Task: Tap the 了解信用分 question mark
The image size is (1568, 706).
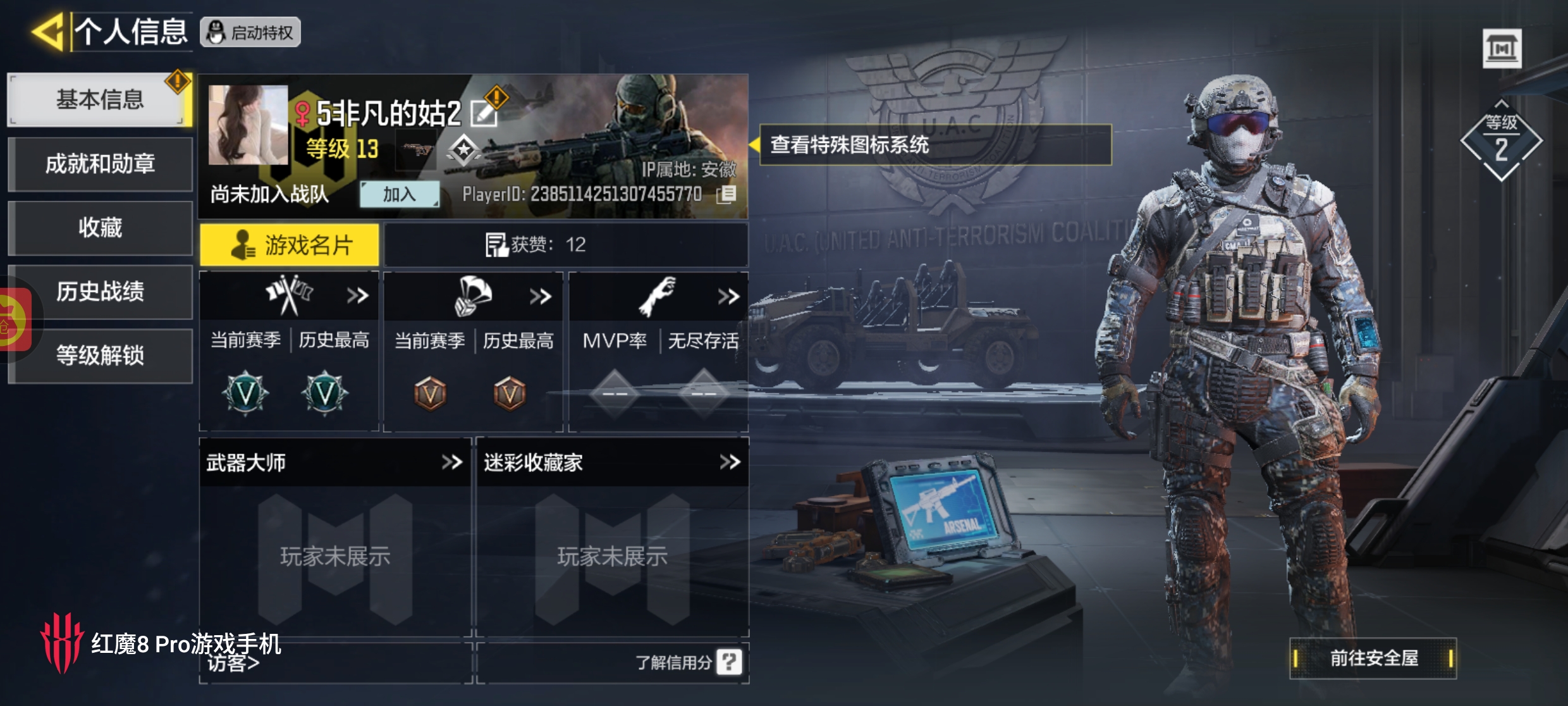Action: (x=729, y=662)
